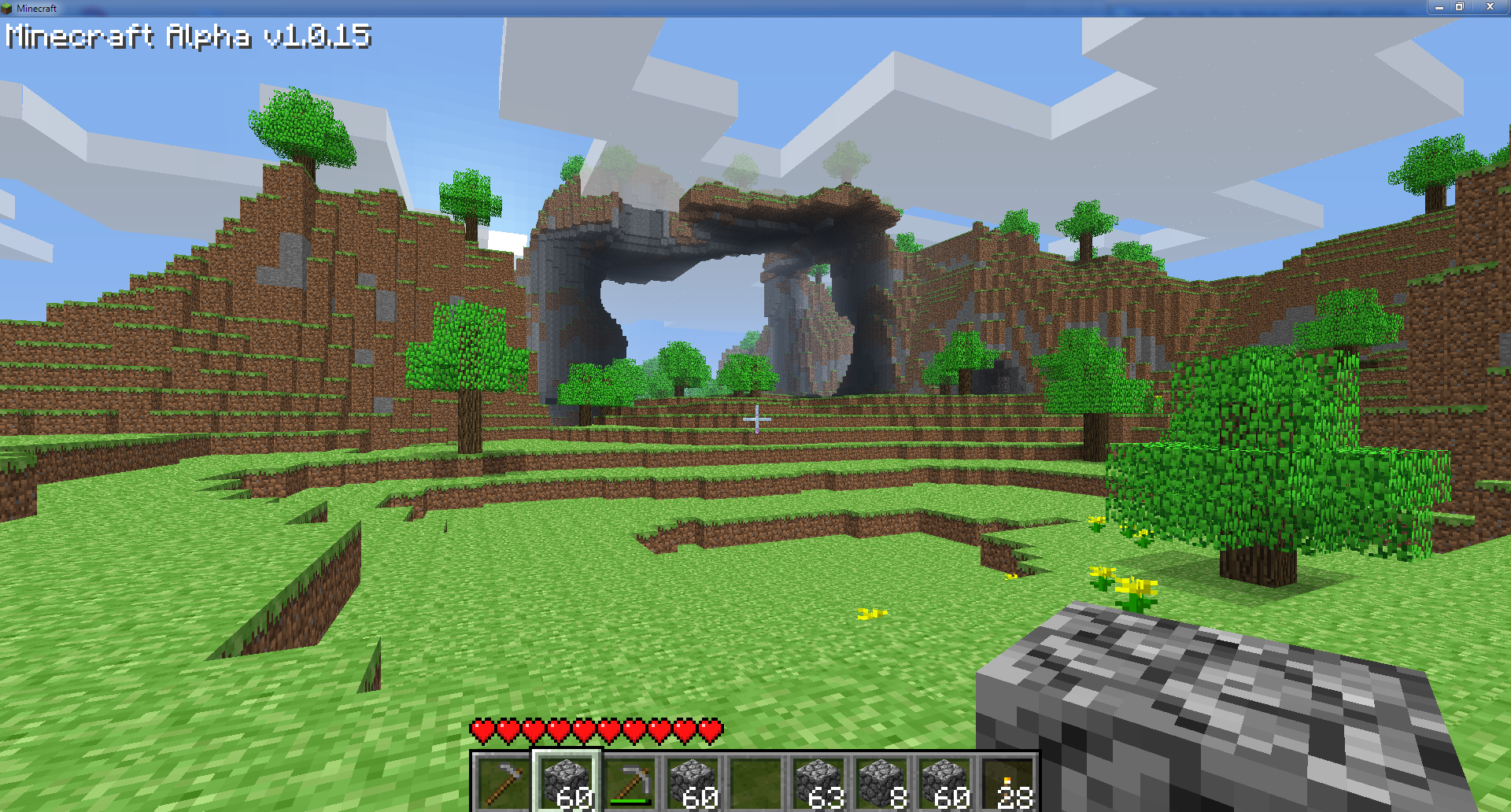
Task: Select the cobblestone stack of 8
Action: (x=881, y=782)
